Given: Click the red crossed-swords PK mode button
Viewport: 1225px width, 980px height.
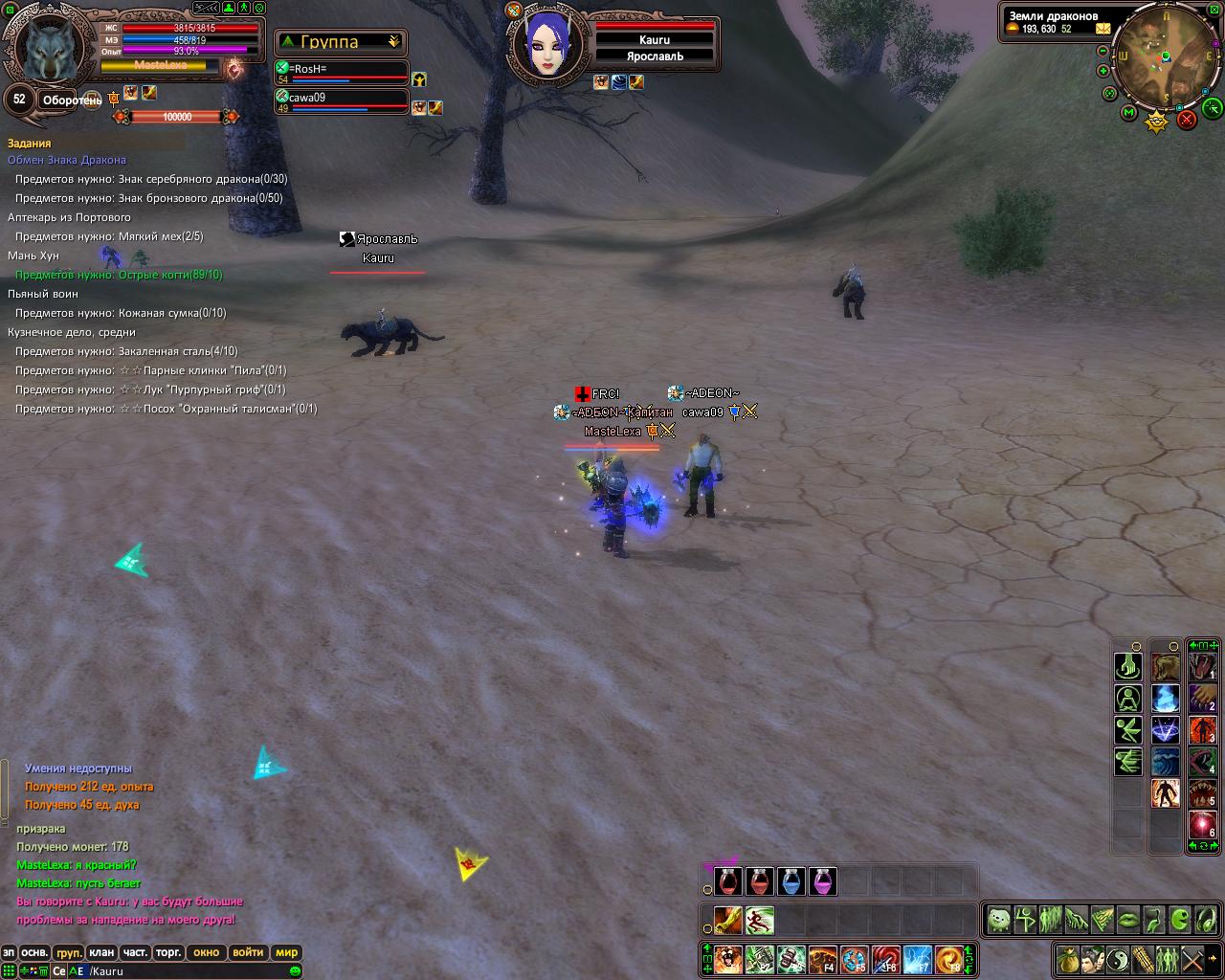Looking at the screenshot, I should [x=1187, y=119].
